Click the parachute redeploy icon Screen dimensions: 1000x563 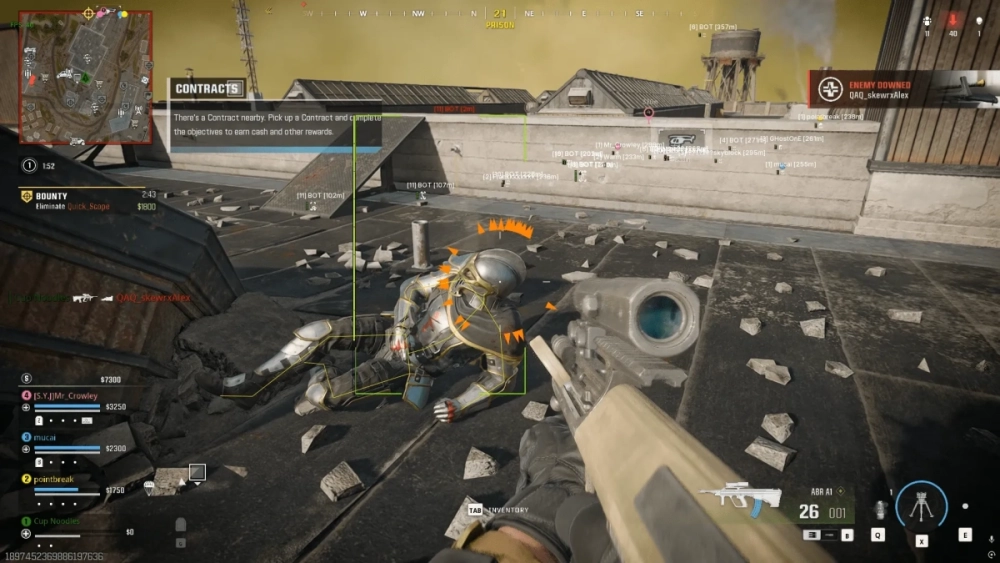pyautogui.click(x=151, y=487)
